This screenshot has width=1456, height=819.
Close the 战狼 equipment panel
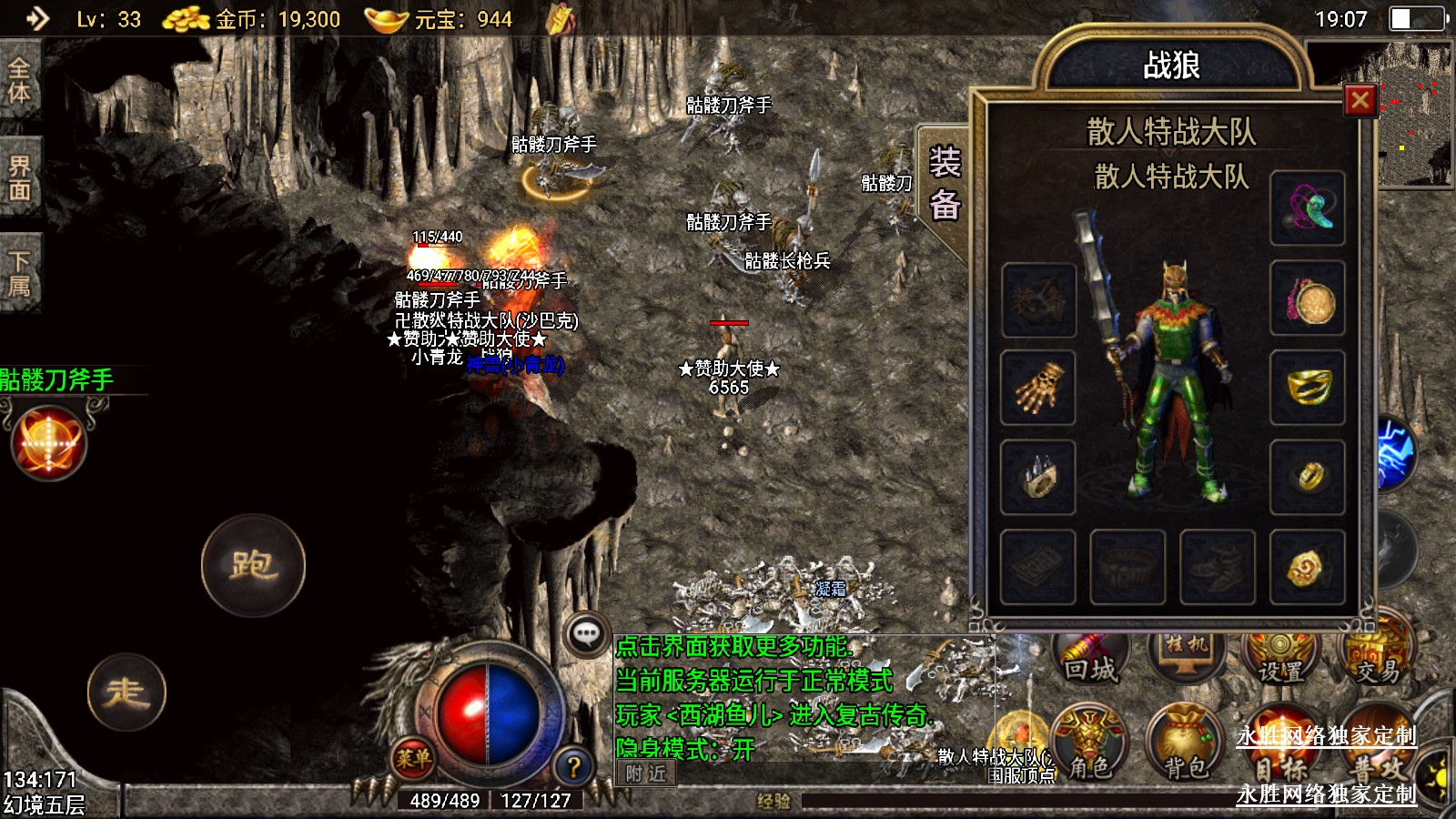click(1360, 100)
